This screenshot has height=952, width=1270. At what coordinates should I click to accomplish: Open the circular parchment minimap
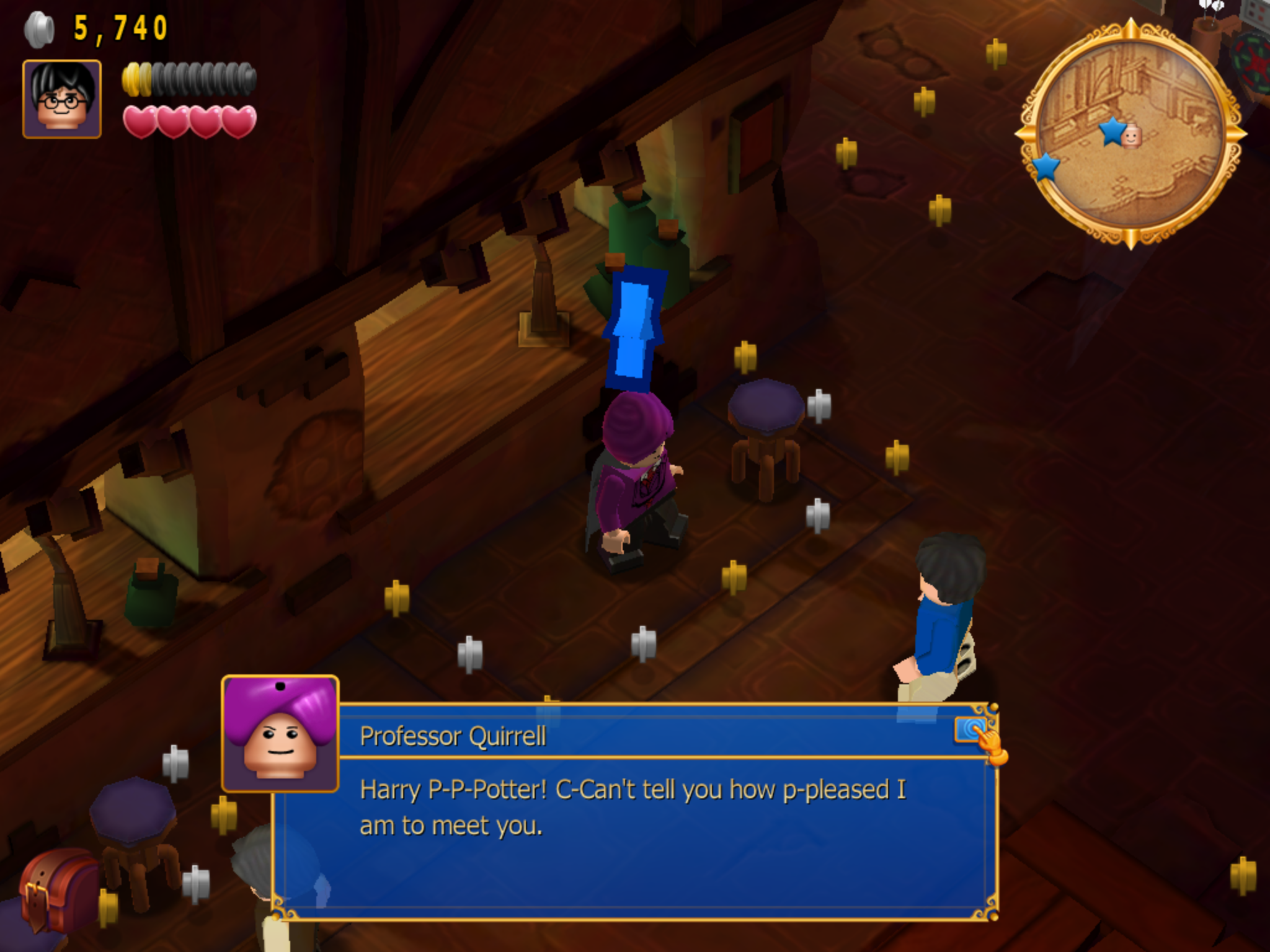tap(1130, 134)
